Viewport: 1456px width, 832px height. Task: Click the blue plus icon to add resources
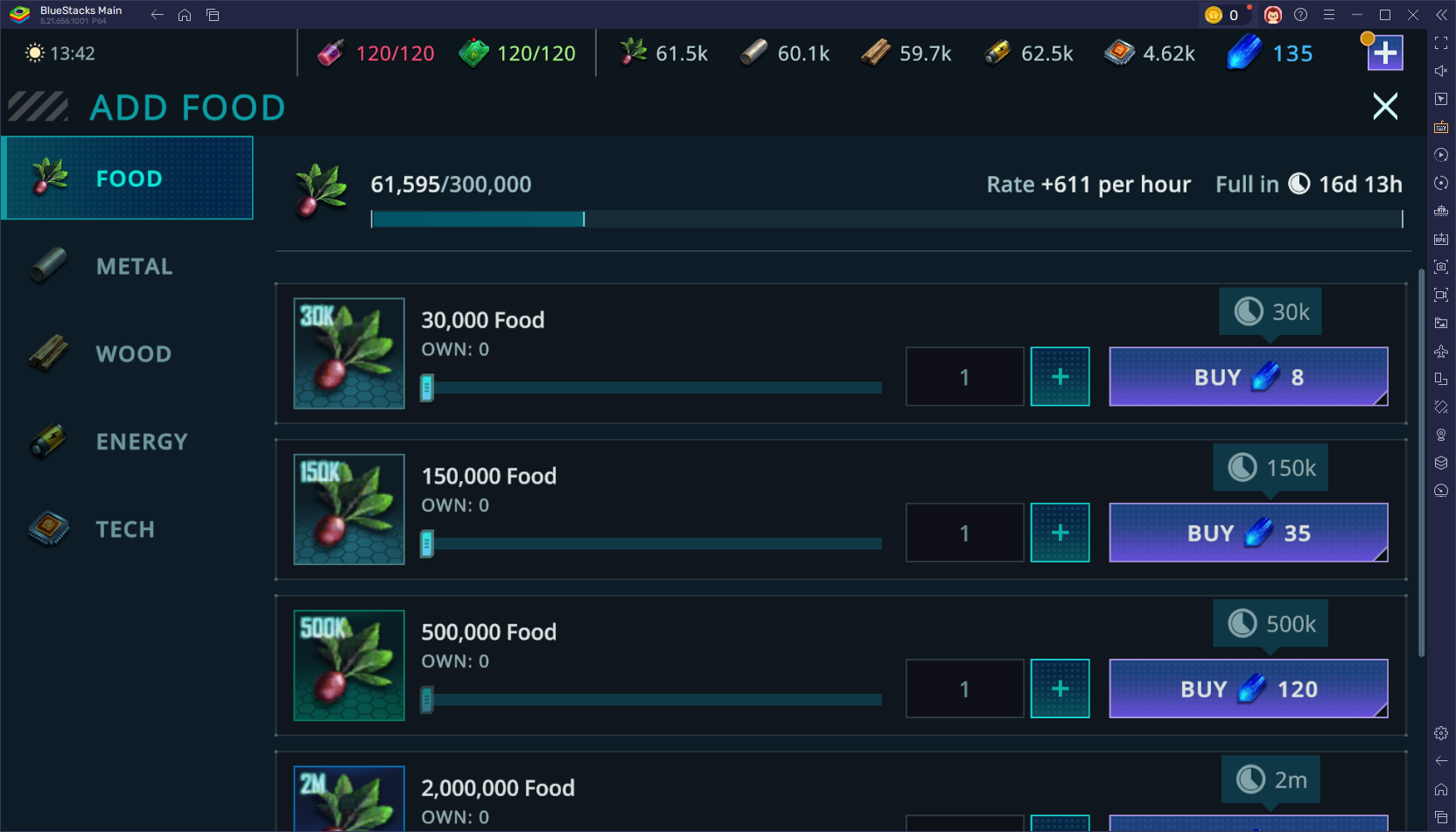1385,52
